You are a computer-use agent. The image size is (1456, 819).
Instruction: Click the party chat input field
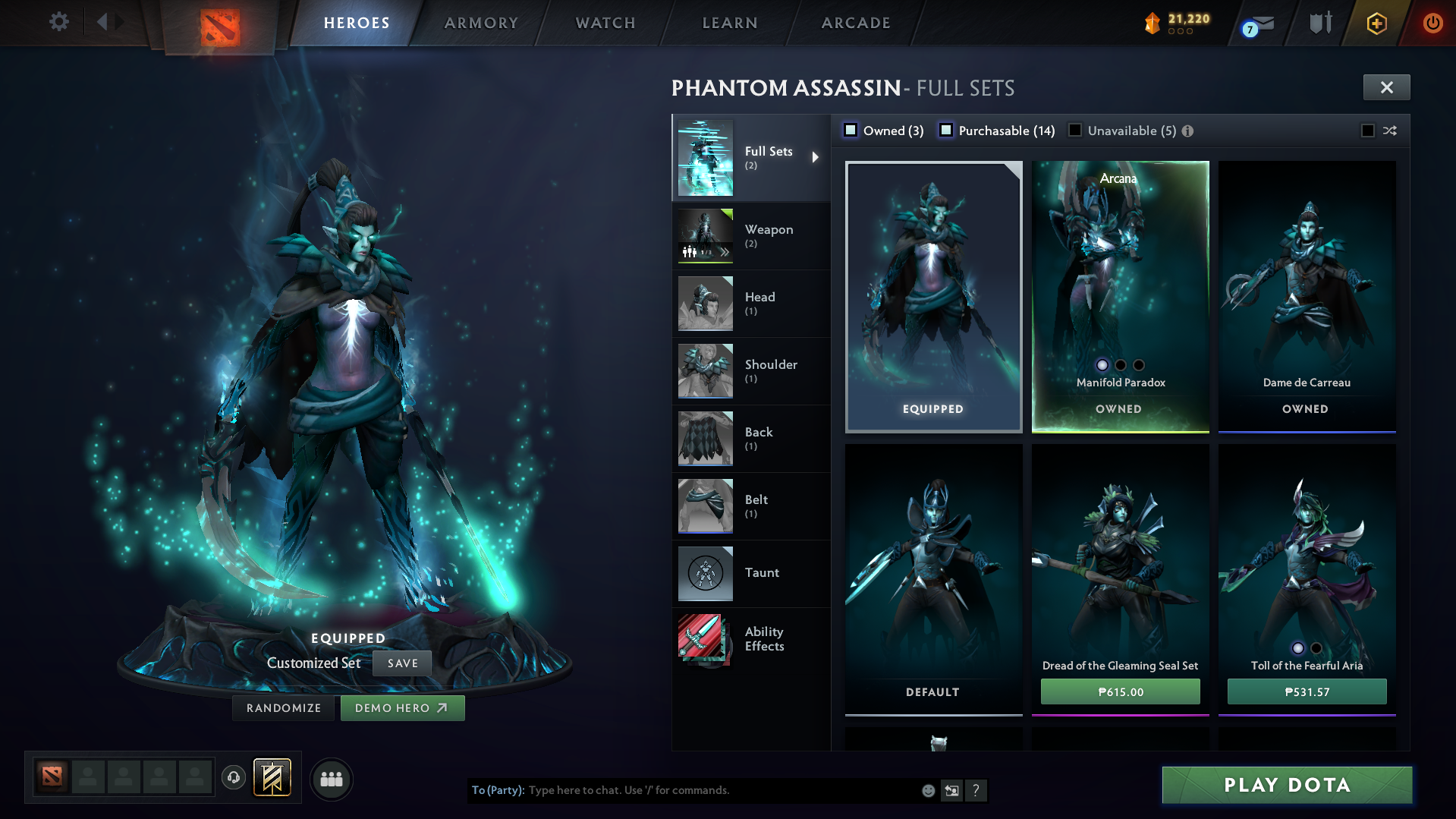(x=683, y=790)
